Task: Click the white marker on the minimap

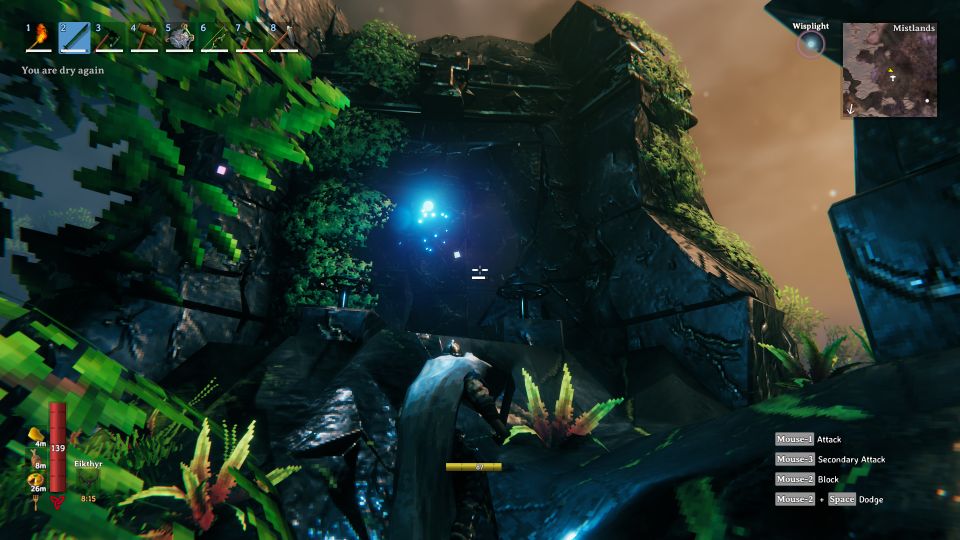Action: (x=927, y=101)
